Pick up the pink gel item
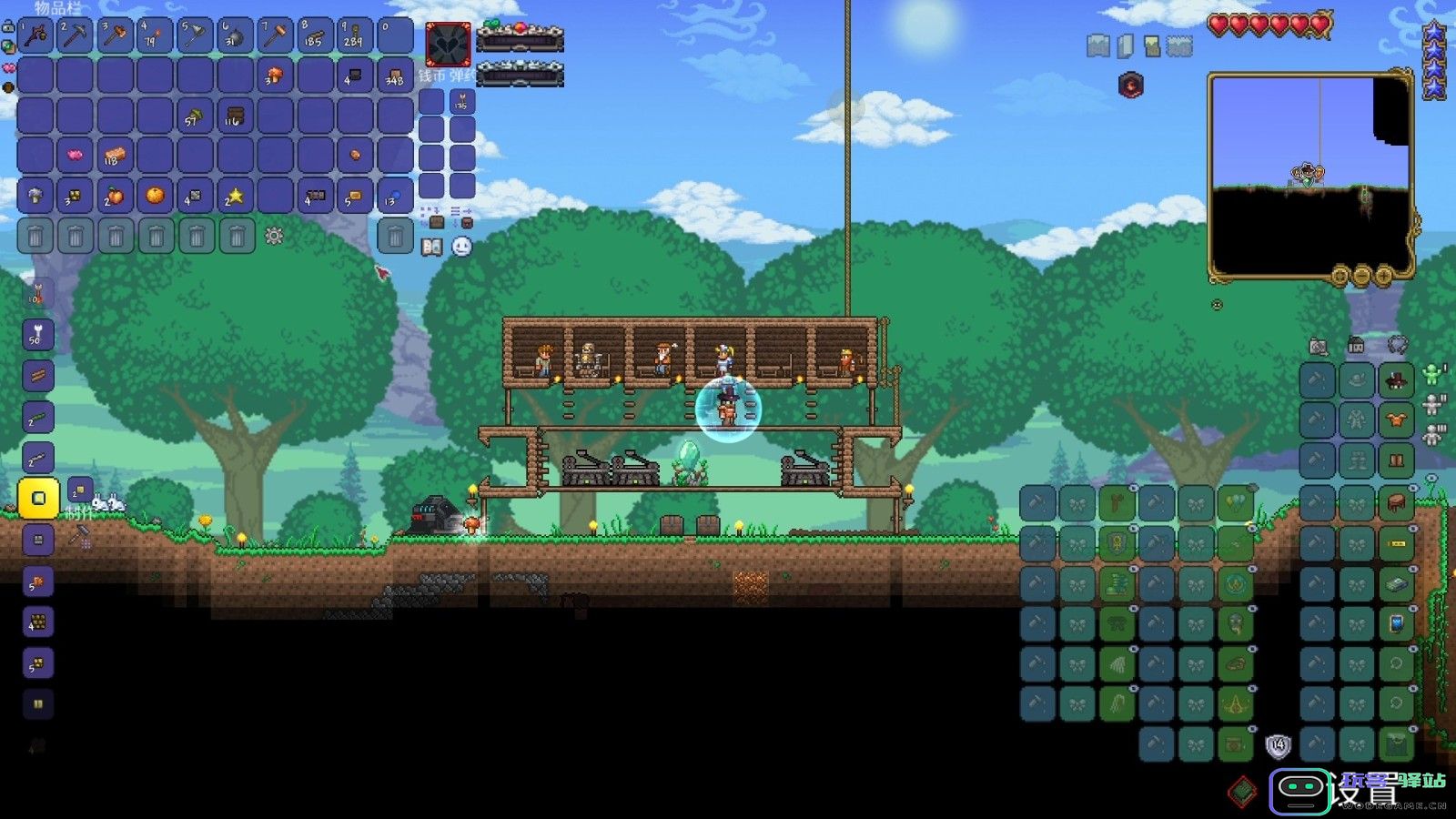 (76, 156)
